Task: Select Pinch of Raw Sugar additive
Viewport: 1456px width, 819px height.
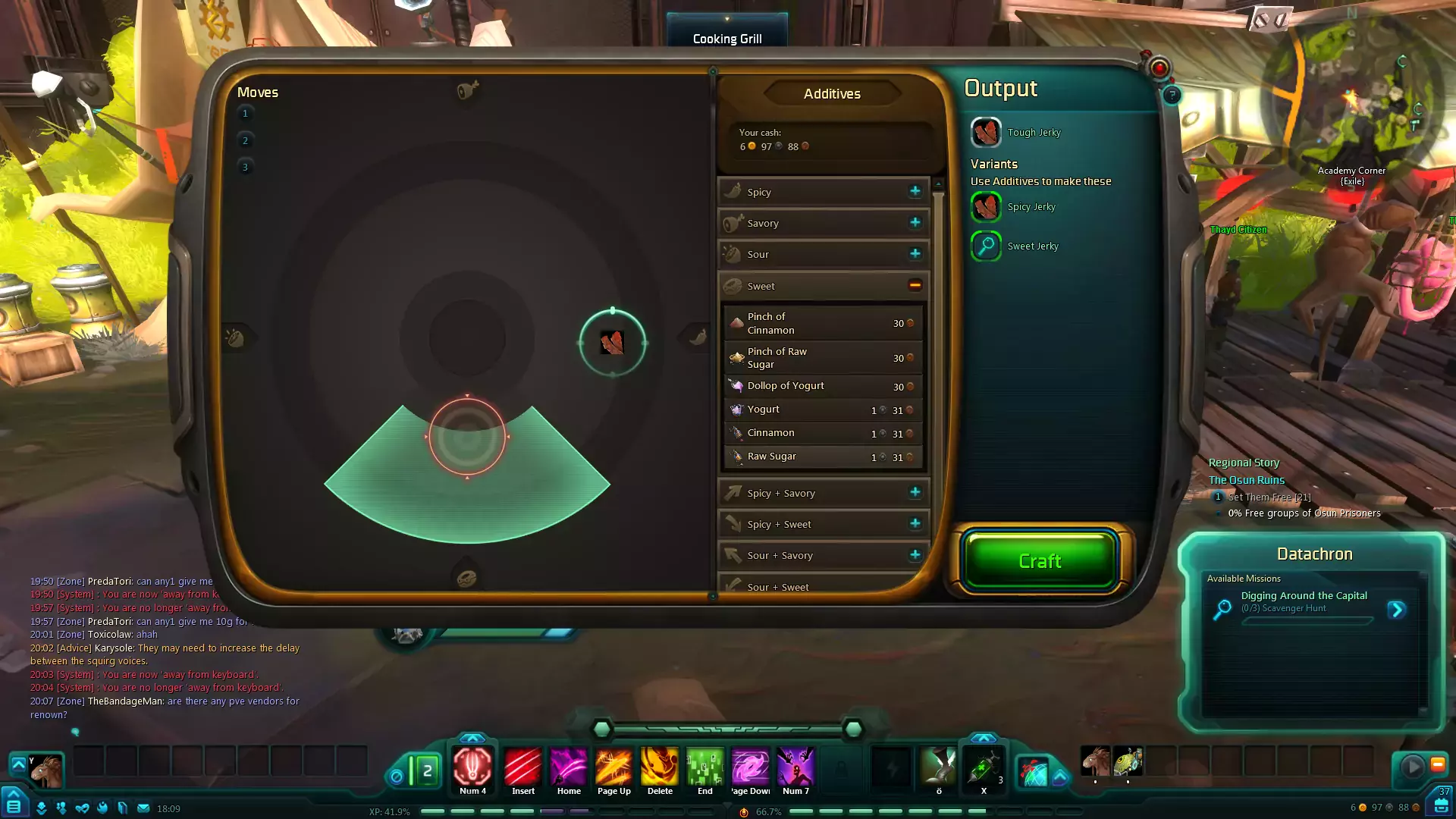Action: (x=823, y=358)
